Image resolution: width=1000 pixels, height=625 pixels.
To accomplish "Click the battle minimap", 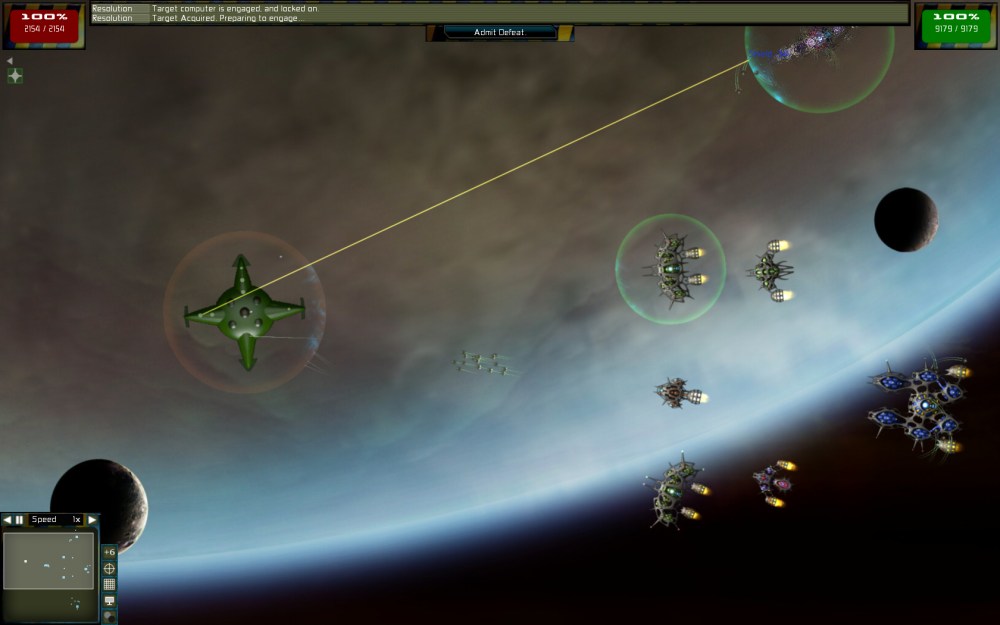I will [x=48, y=560].
